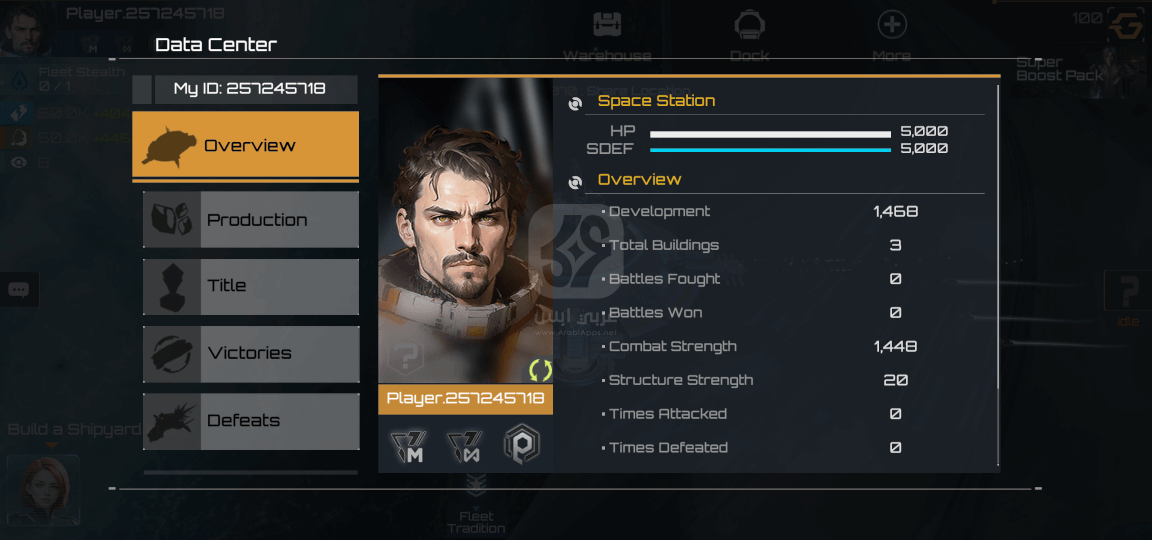Switch to the Production tab

pyautogui.click(x=251, y=220)
